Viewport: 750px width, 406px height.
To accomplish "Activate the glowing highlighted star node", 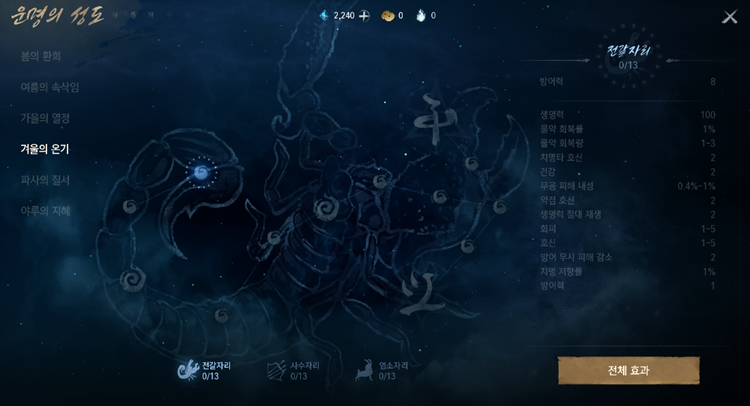I will [200, 172].
